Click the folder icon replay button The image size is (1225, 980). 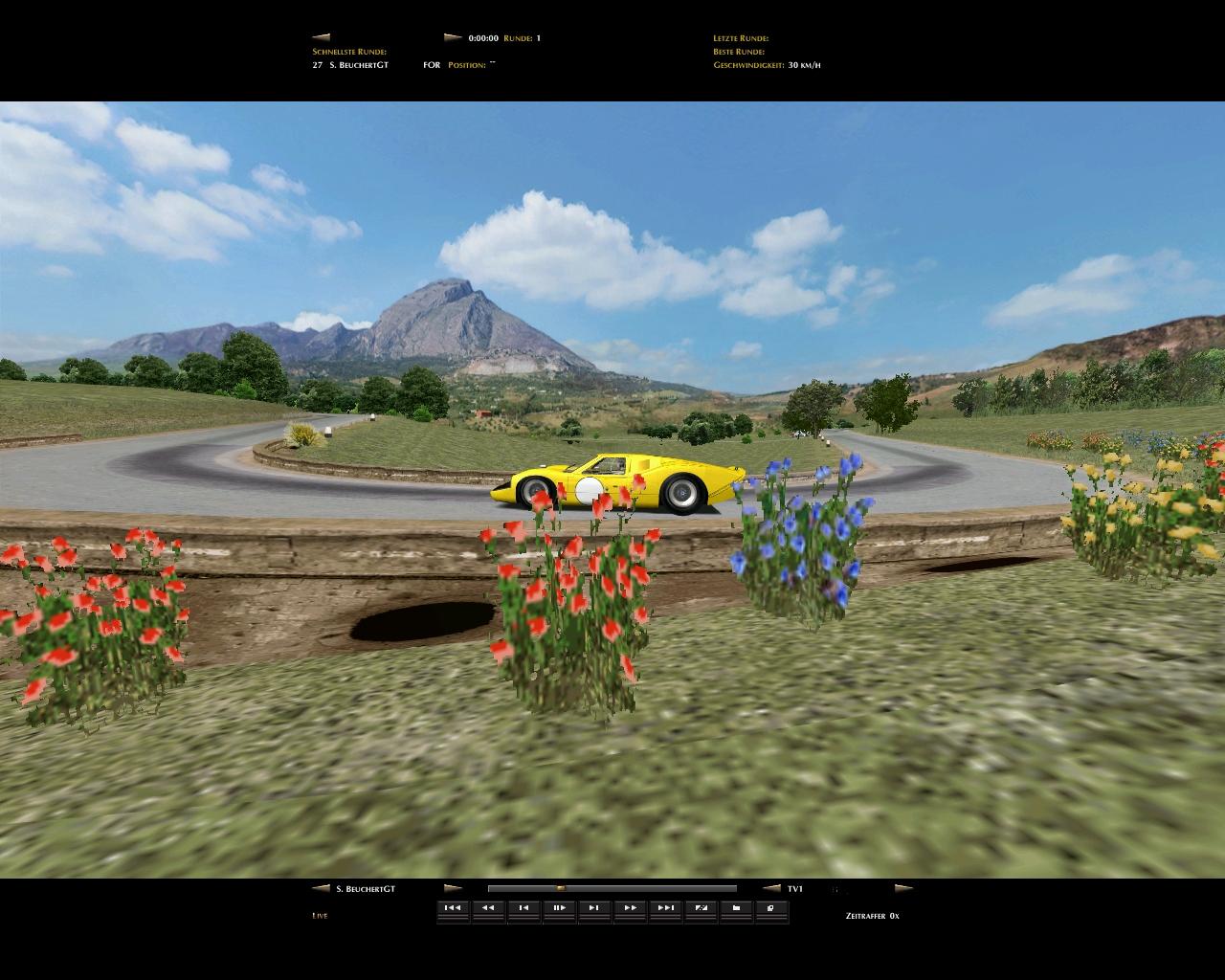[736, 908]
